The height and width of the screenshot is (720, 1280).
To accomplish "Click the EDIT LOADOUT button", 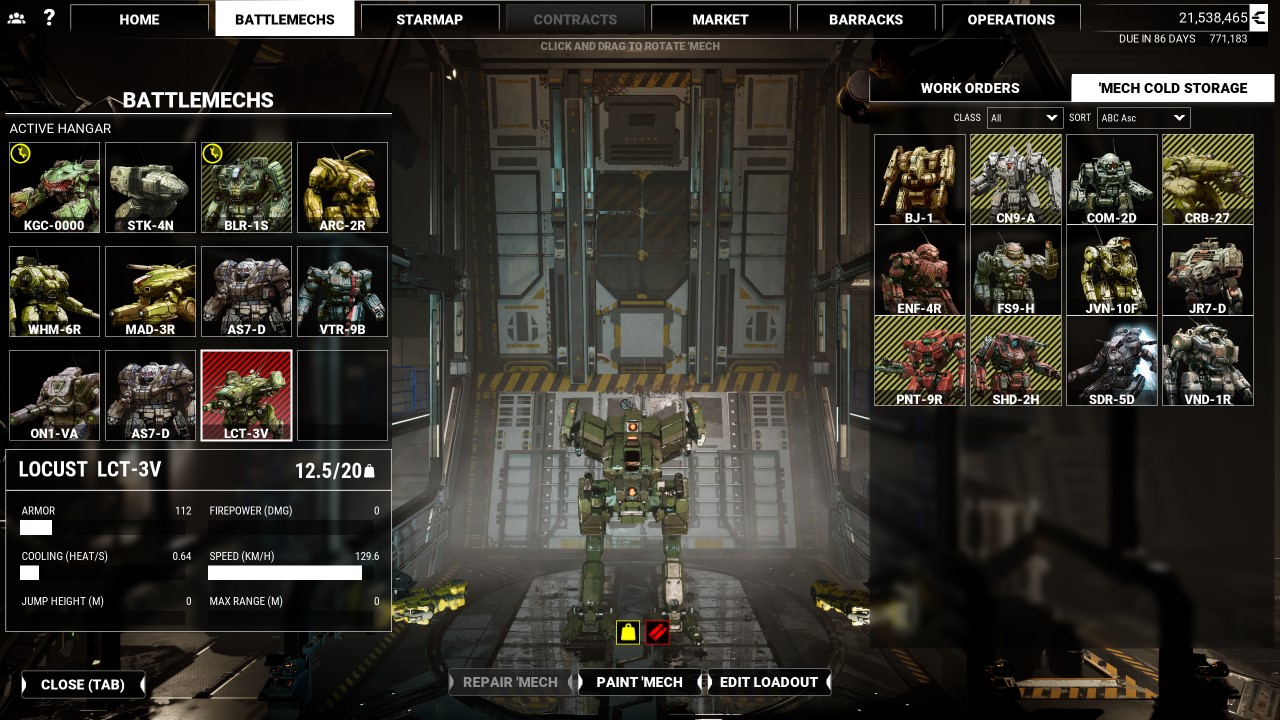I will [x=769, y=682].
